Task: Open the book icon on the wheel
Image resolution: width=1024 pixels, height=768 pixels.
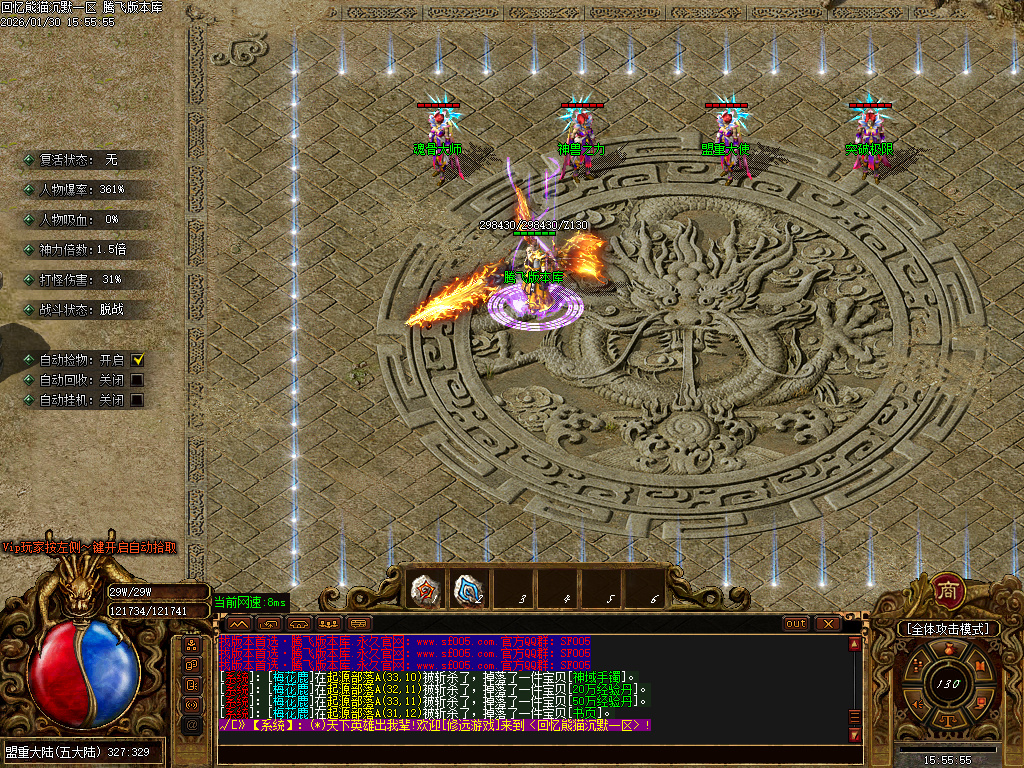Action: coord(980,667)
